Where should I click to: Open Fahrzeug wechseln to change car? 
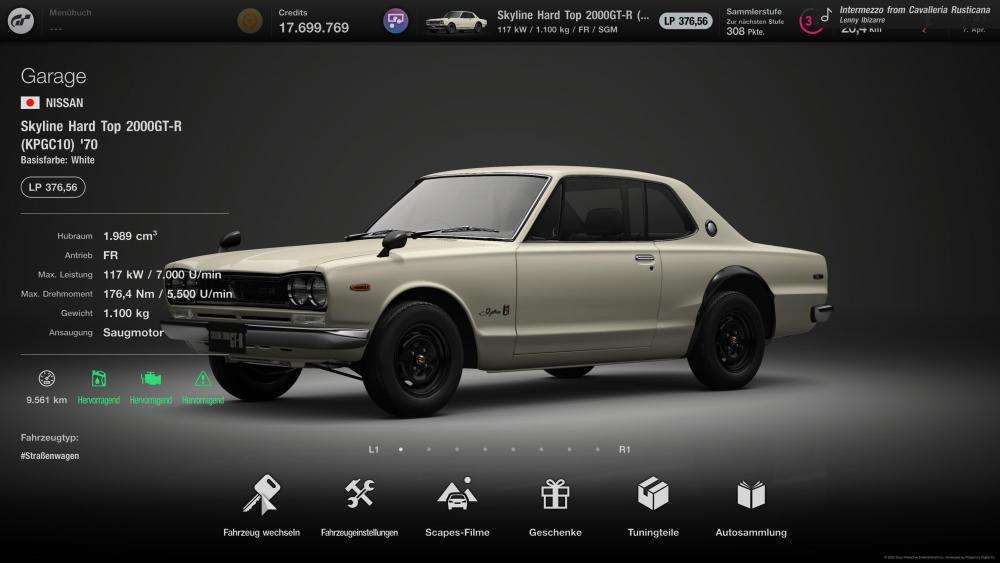pyautogui.click(x=261, y=505)
